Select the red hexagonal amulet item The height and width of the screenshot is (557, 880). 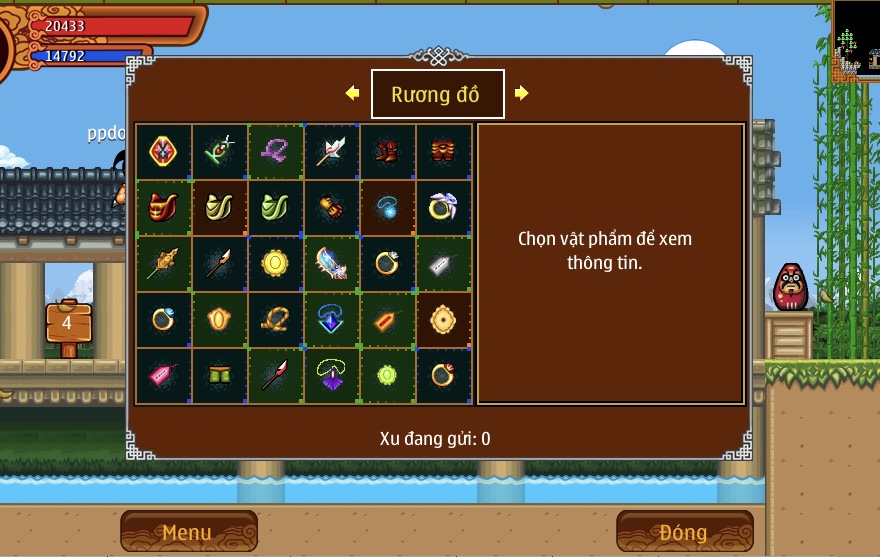[163, 152]
